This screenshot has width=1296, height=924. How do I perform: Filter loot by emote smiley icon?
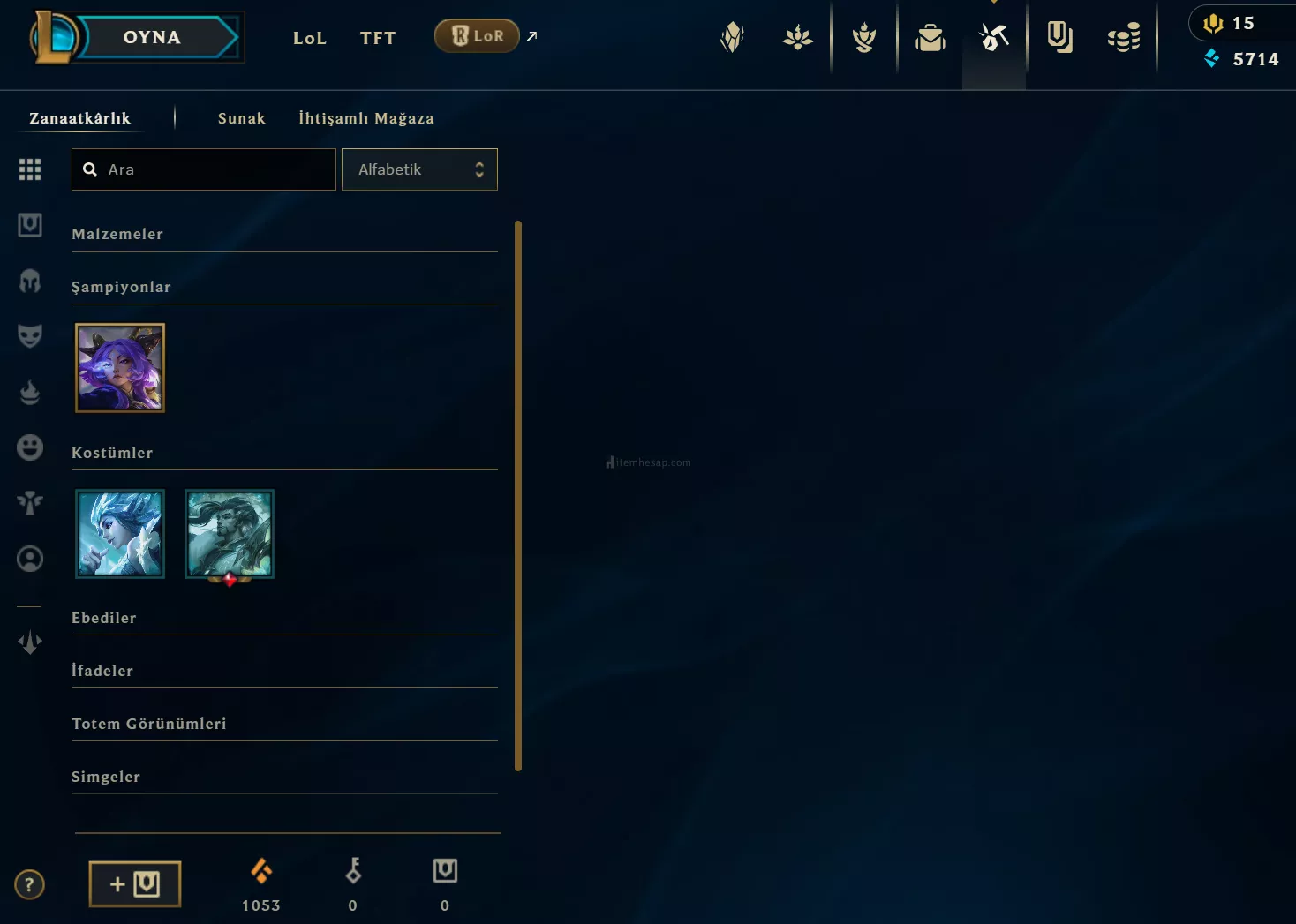(30, 447)
